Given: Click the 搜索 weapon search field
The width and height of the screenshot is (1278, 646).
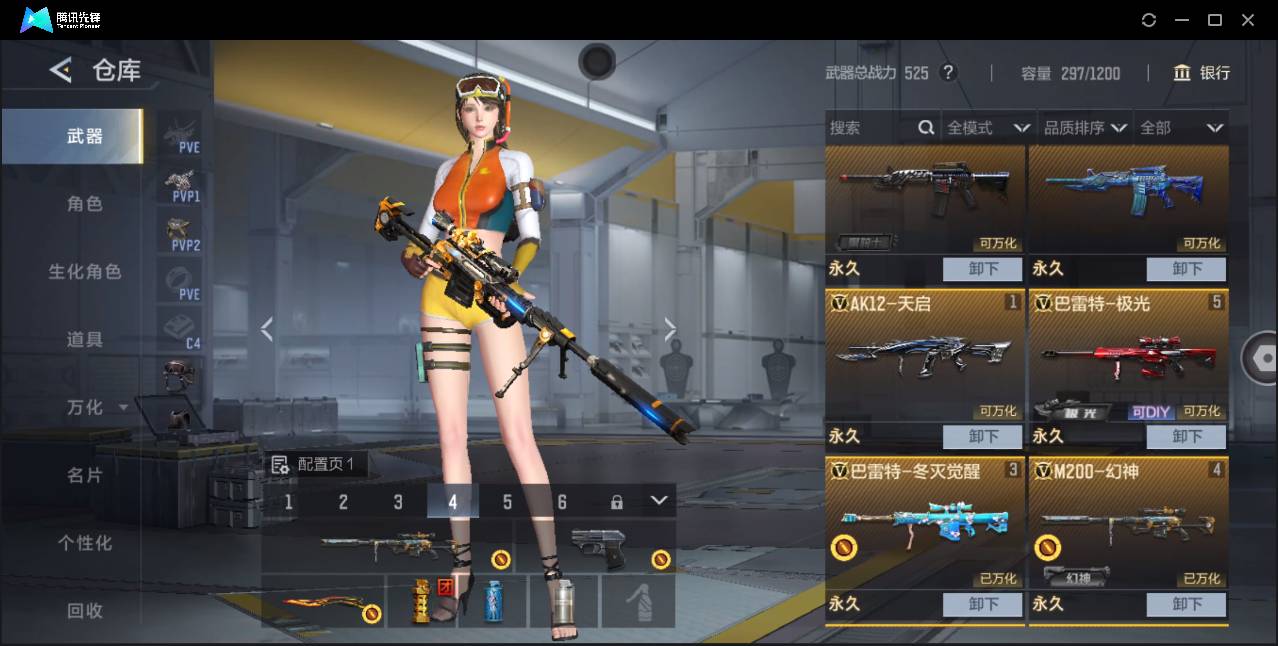Looking at the screenshot, I should click(870, 128).
